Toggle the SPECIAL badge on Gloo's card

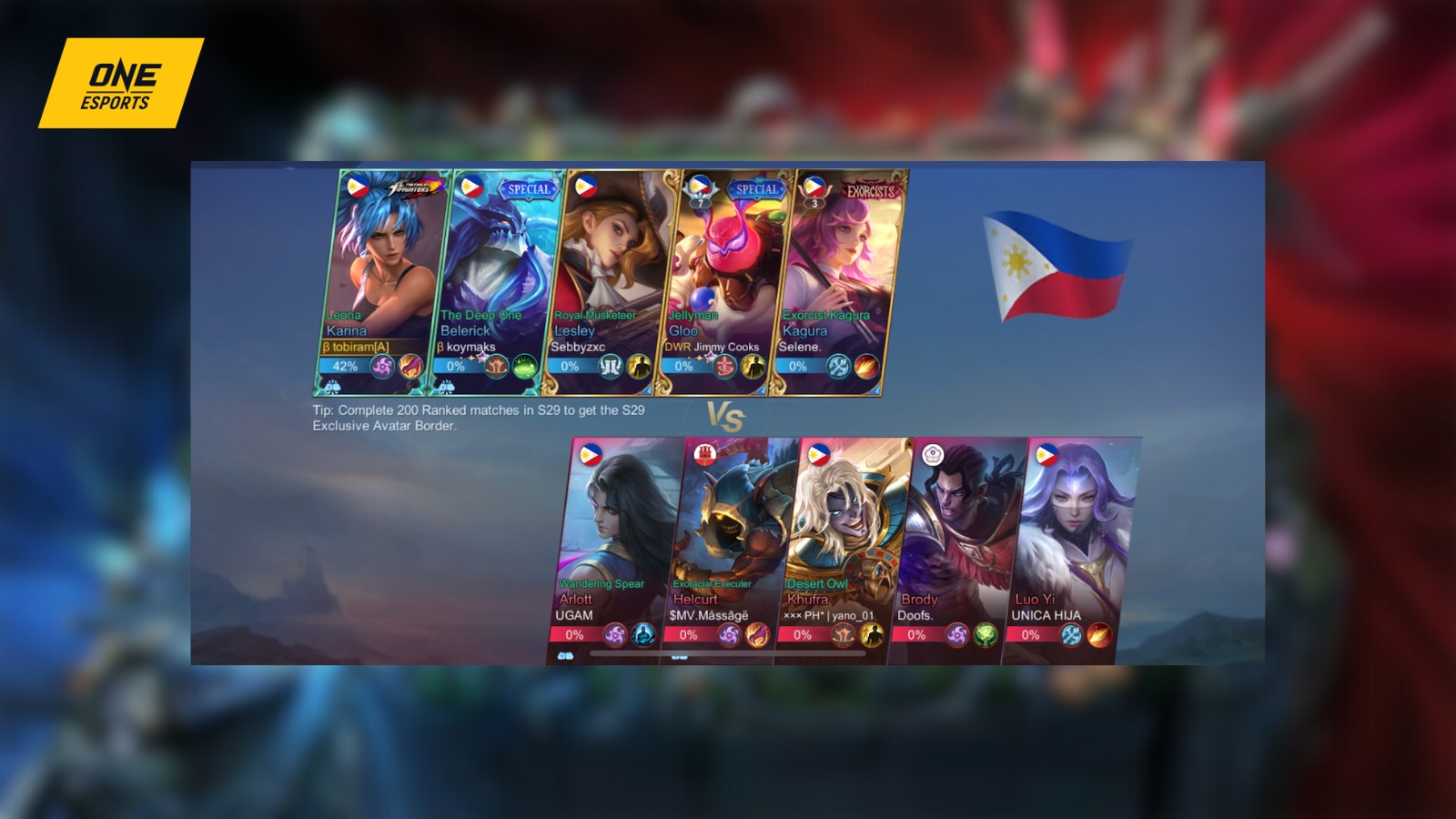click(754, 189)
